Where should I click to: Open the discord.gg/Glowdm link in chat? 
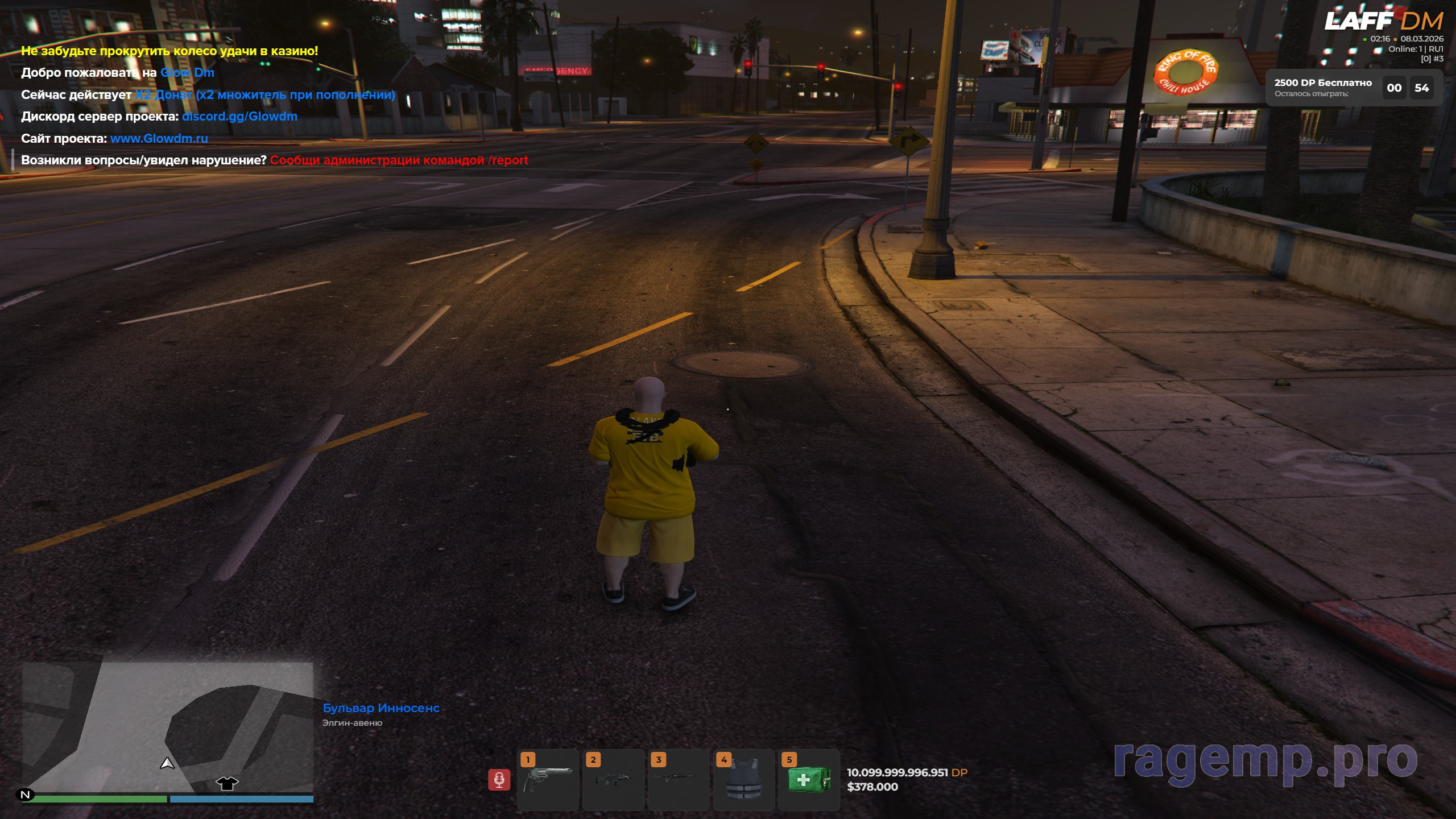coord(239,117)
